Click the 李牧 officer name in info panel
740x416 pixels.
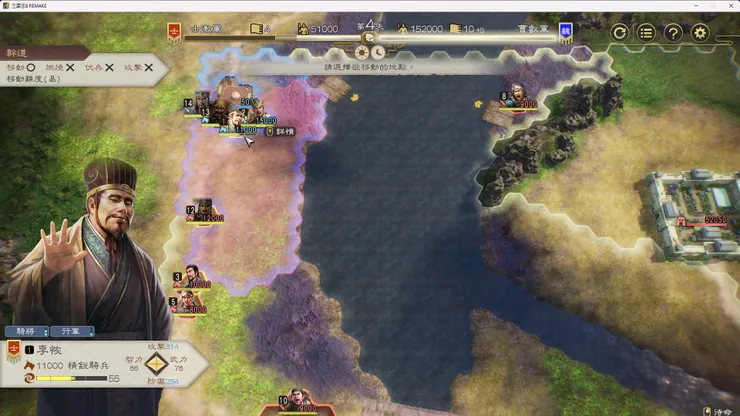49,351
